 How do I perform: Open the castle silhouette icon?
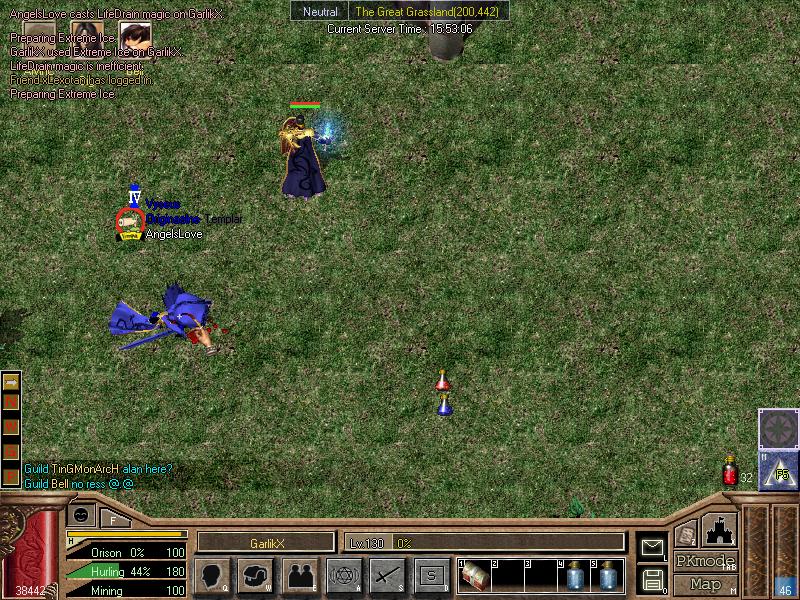pyautogui.click(x=720, y=530)
